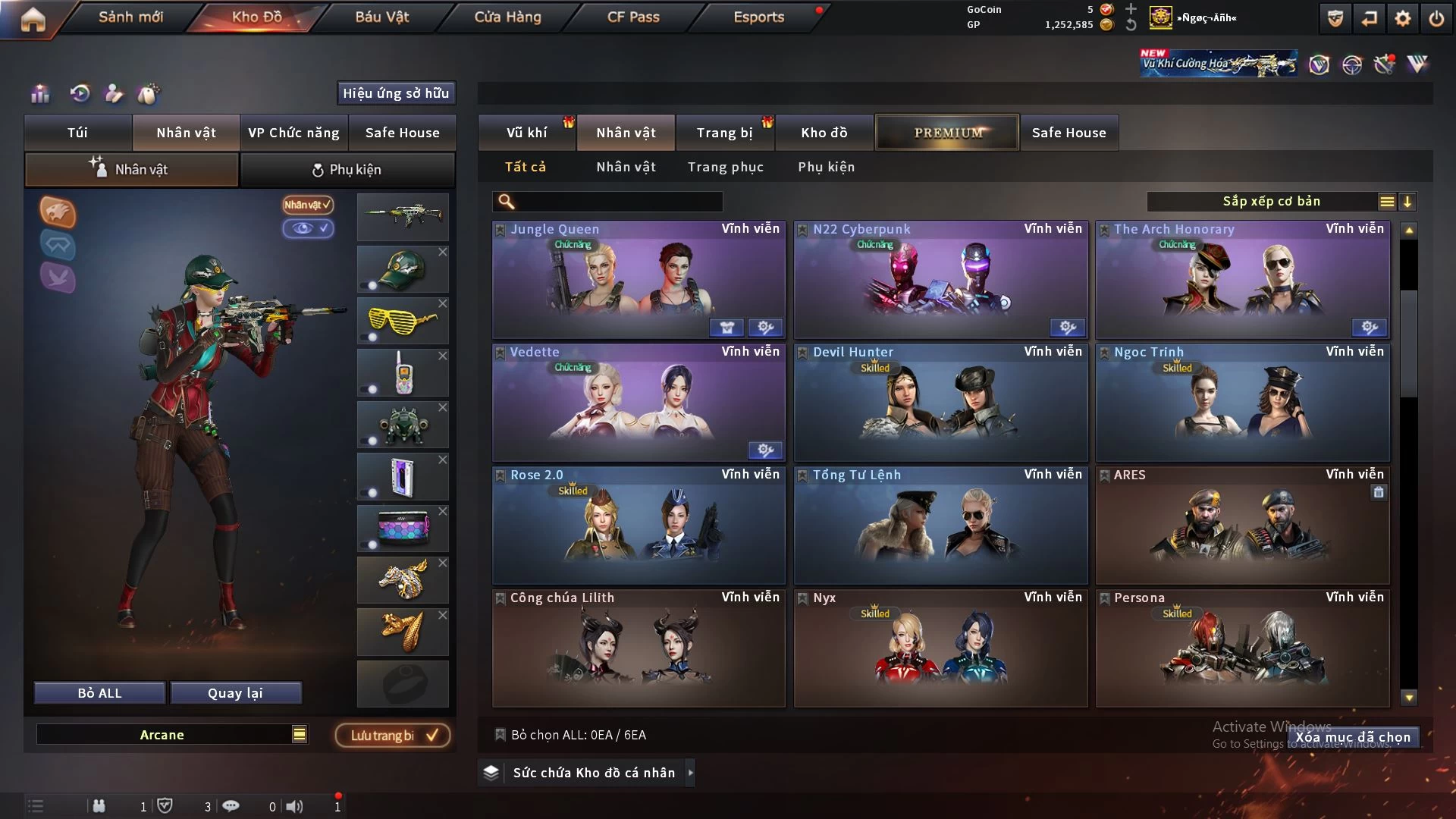Screen dimensions: 1456x819
Task: Click the Quay lại button
Action: (x=235, y=693)
